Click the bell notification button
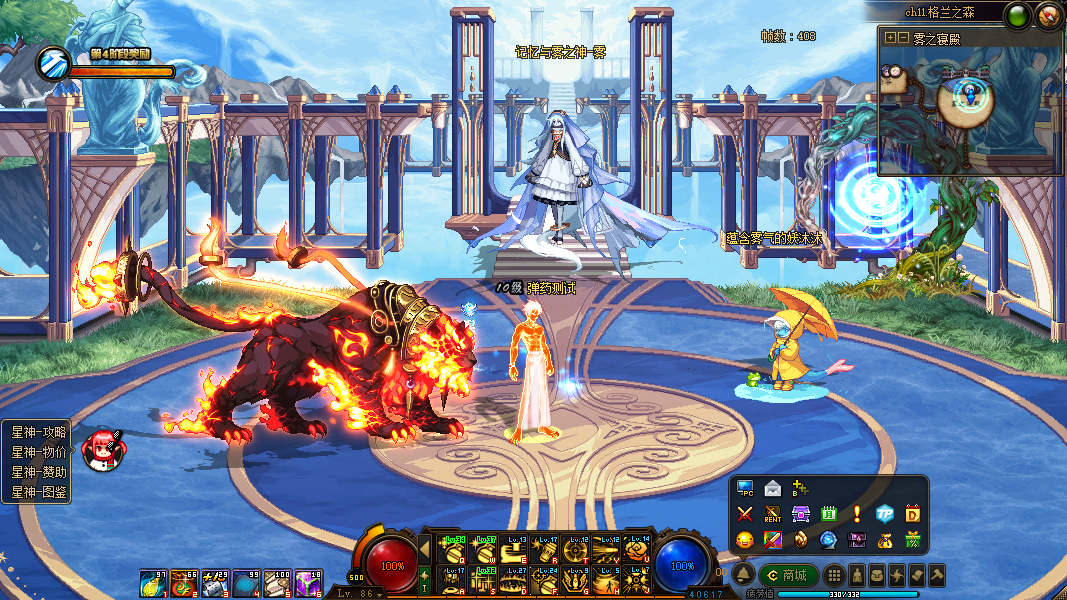 743,575
